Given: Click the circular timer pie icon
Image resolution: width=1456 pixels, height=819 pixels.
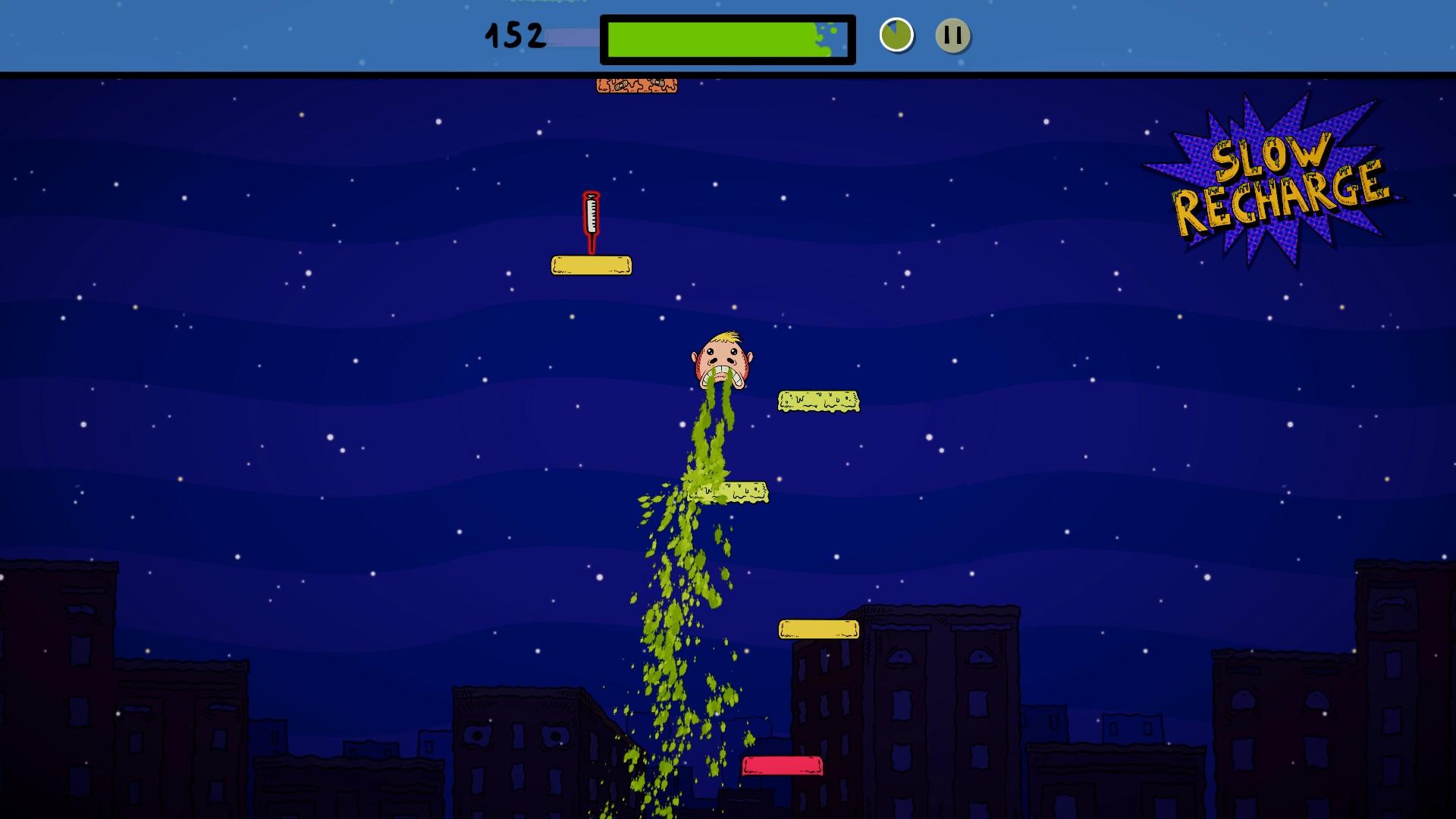Looking at the screenshot, I should pyautogui.click(x=895, y=33).
